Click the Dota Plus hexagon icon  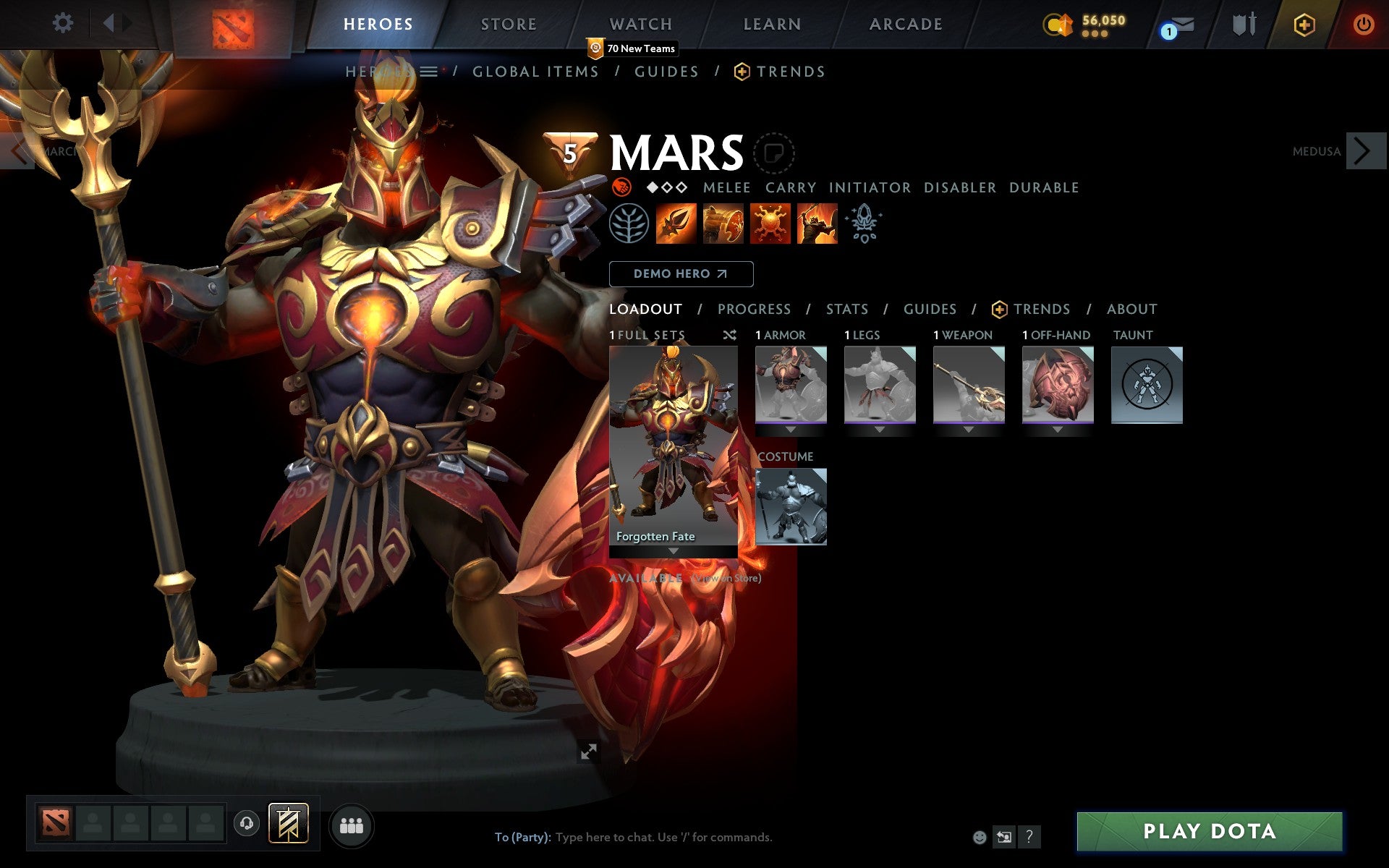click(x=1303, y=24)
